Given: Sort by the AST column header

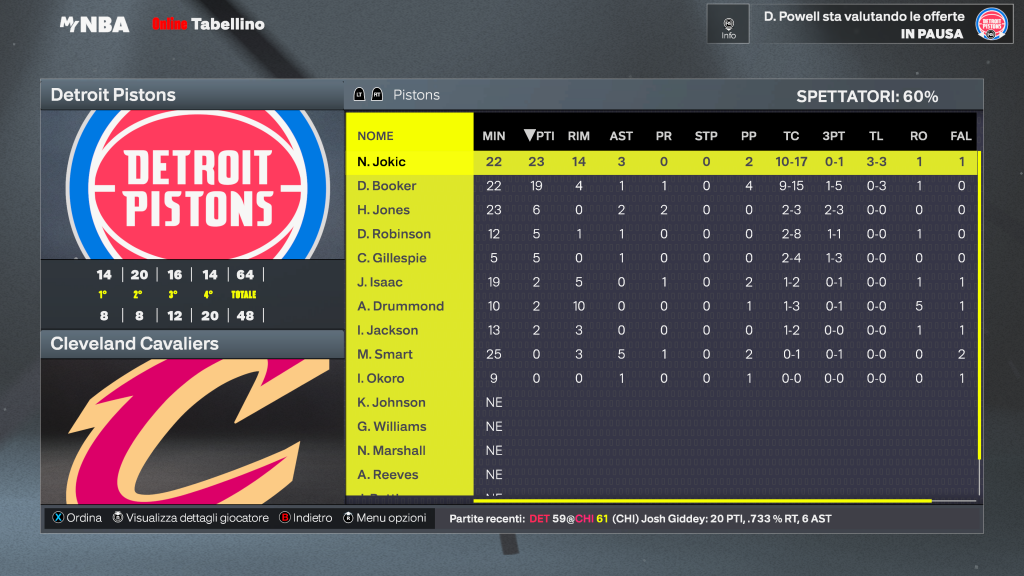Looking at the screenshot, I should tap(621, 136).
